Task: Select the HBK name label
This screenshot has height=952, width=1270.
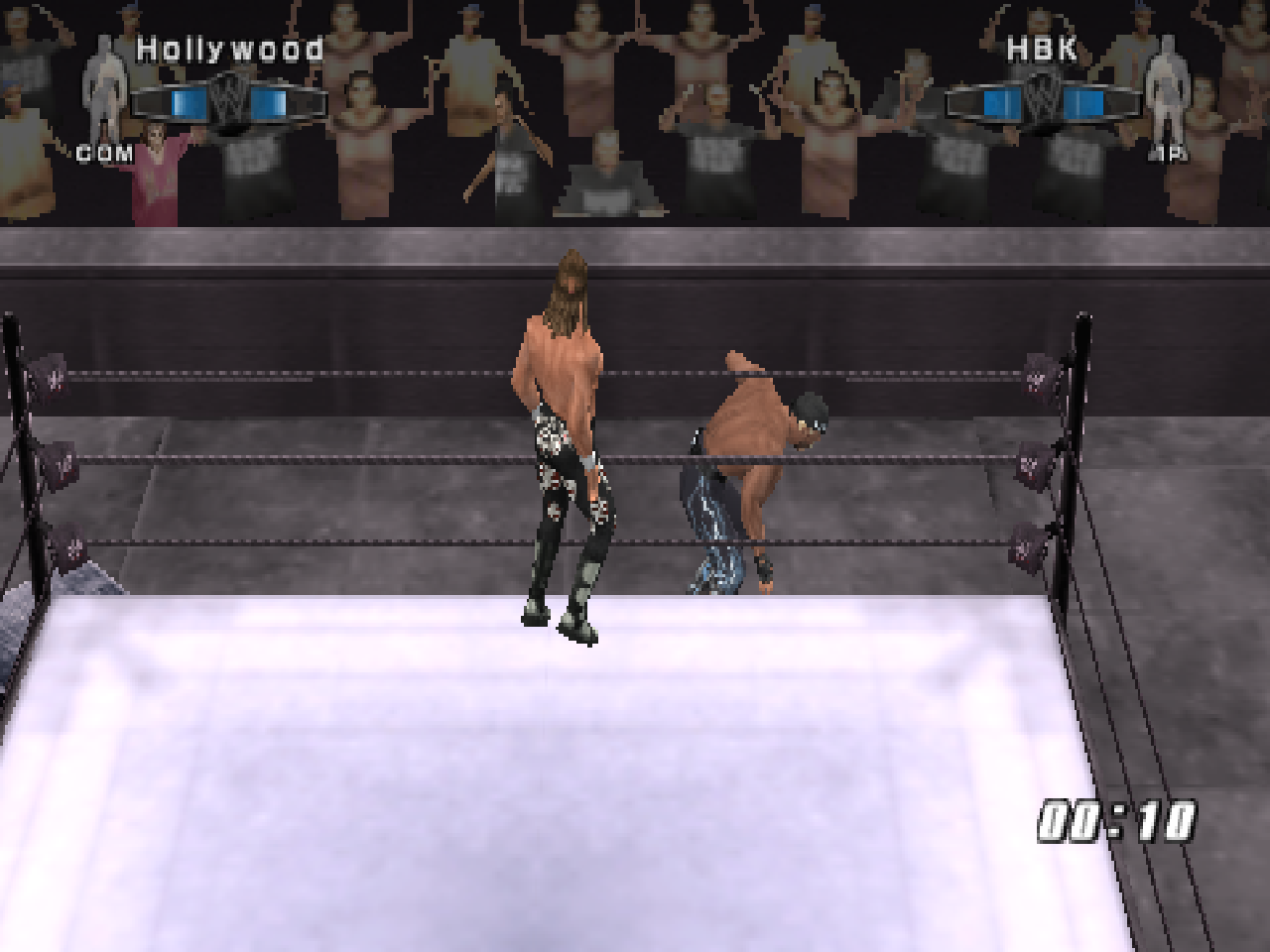Action: click(x=1040, y=47)
